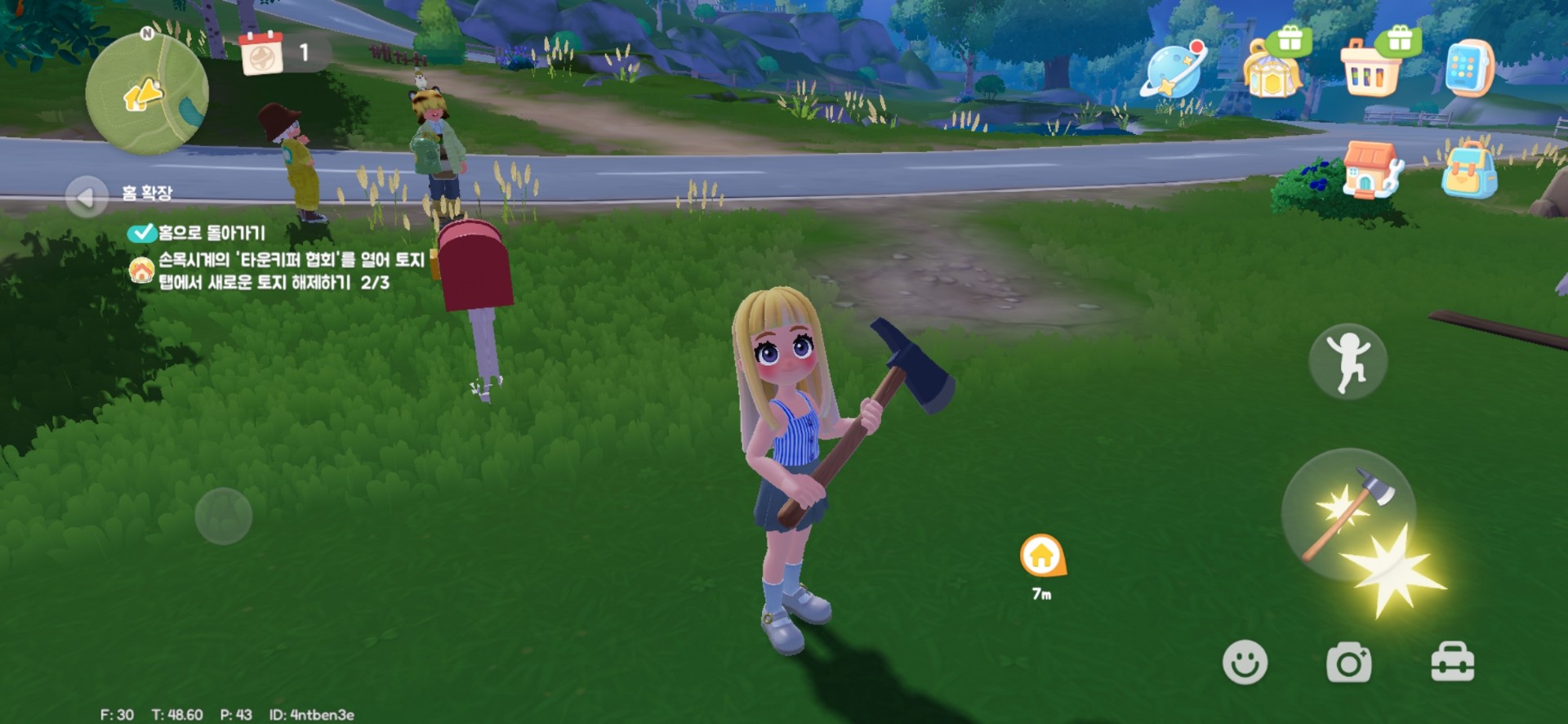Open the emoji emote menu

tap(1245, 662)
